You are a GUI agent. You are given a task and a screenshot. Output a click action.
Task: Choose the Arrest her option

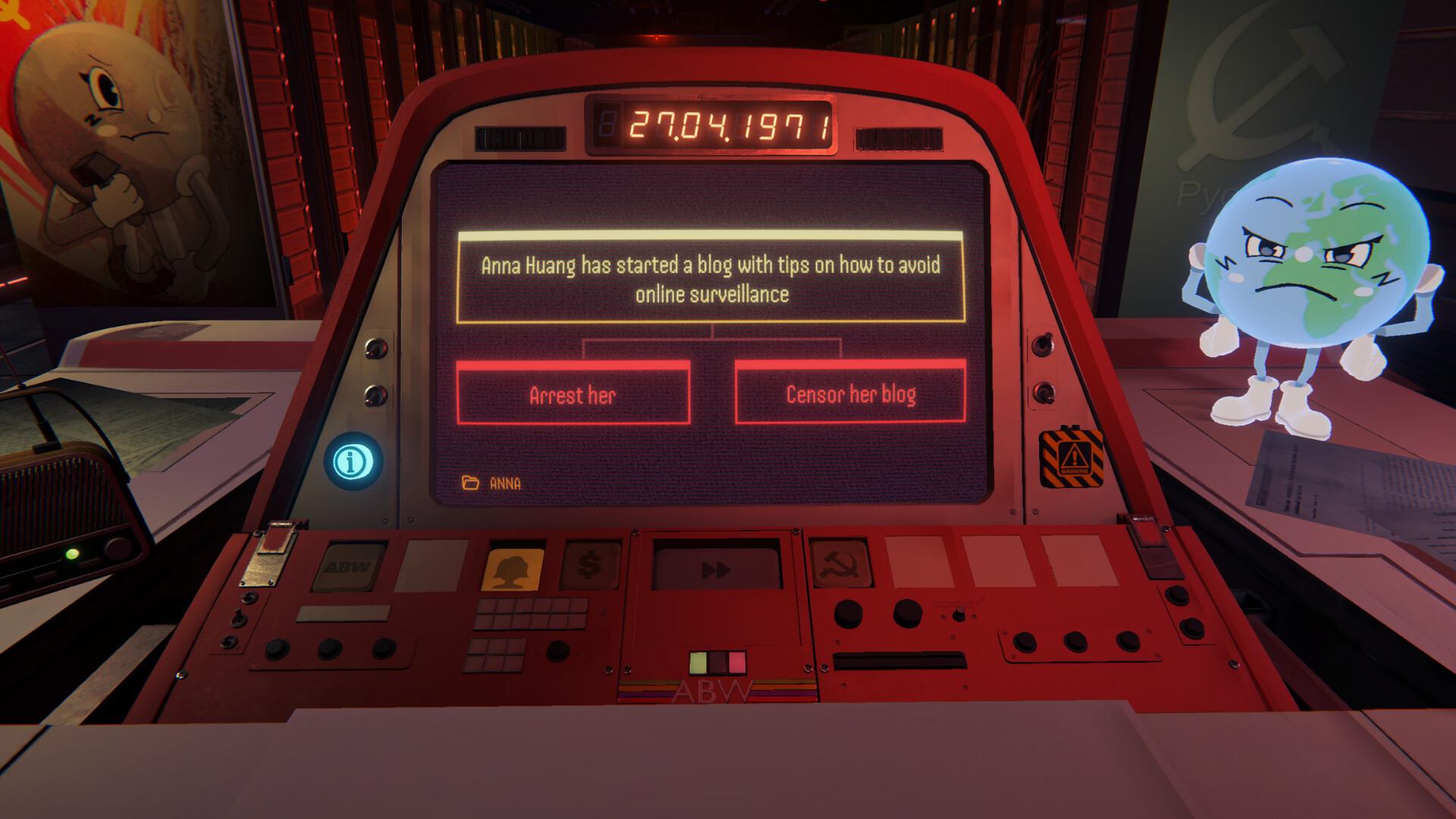[573, 394]
